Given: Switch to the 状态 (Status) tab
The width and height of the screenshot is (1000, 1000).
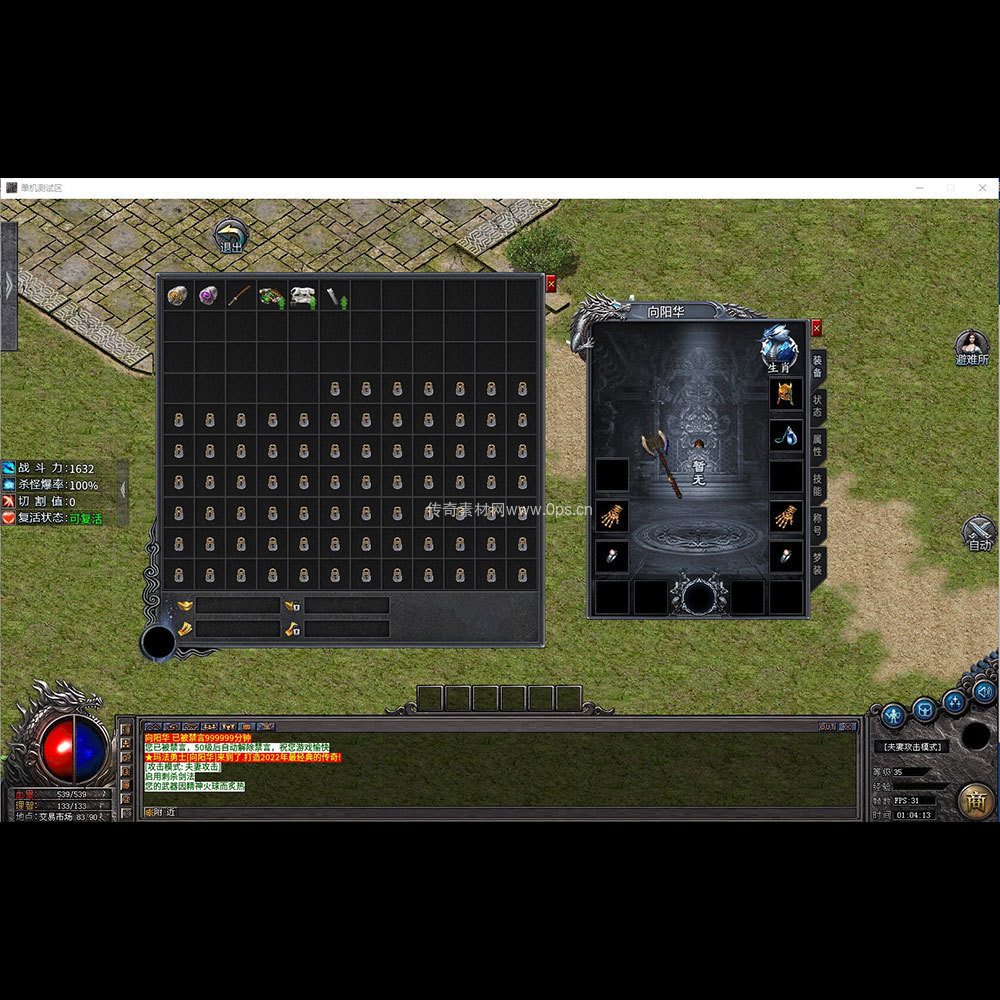Looking at the screenshot, I should click(x=818, y=406).
